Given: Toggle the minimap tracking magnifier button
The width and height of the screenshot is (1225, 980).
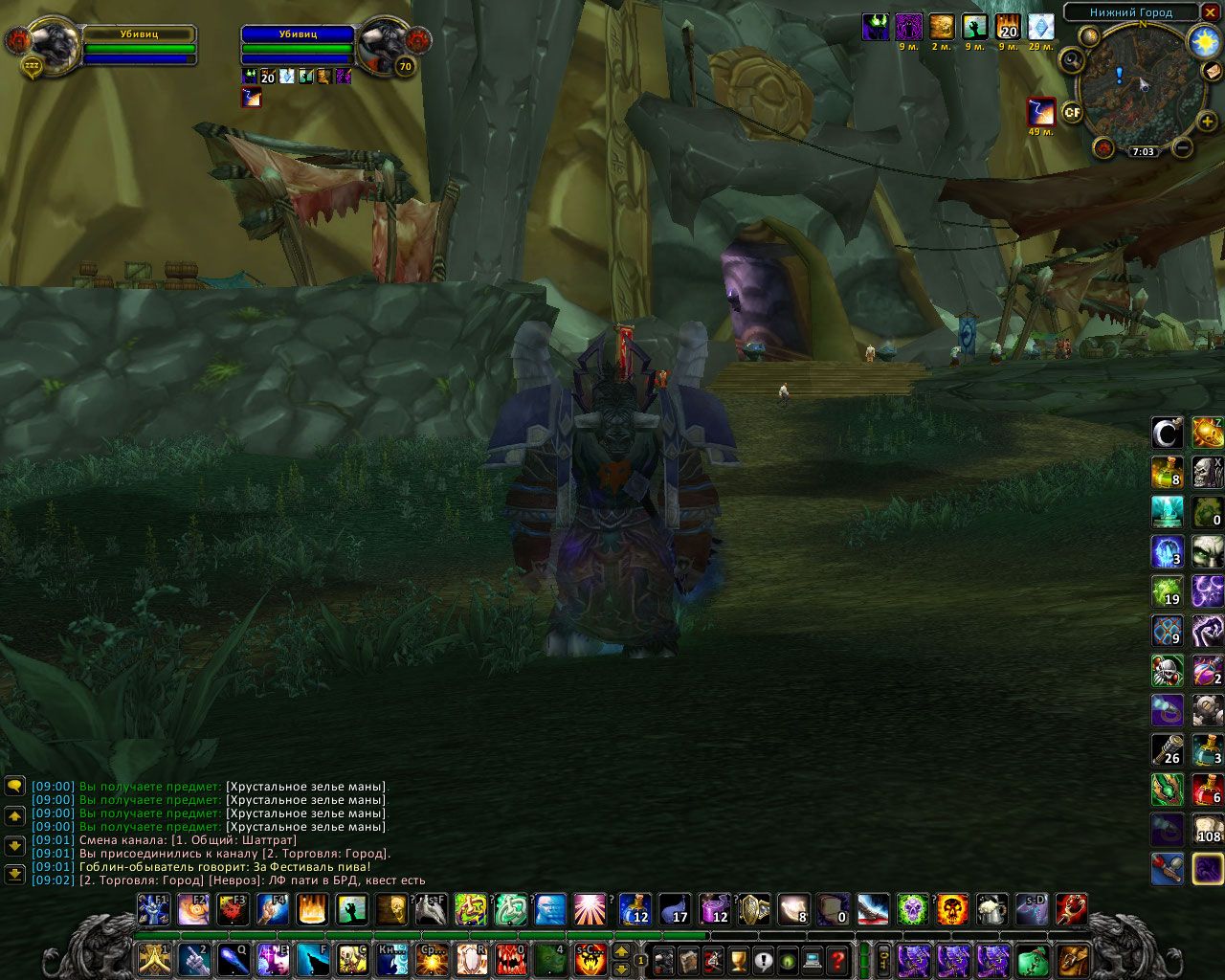Looking at the screenshot, I should [x=1071, y=61].
